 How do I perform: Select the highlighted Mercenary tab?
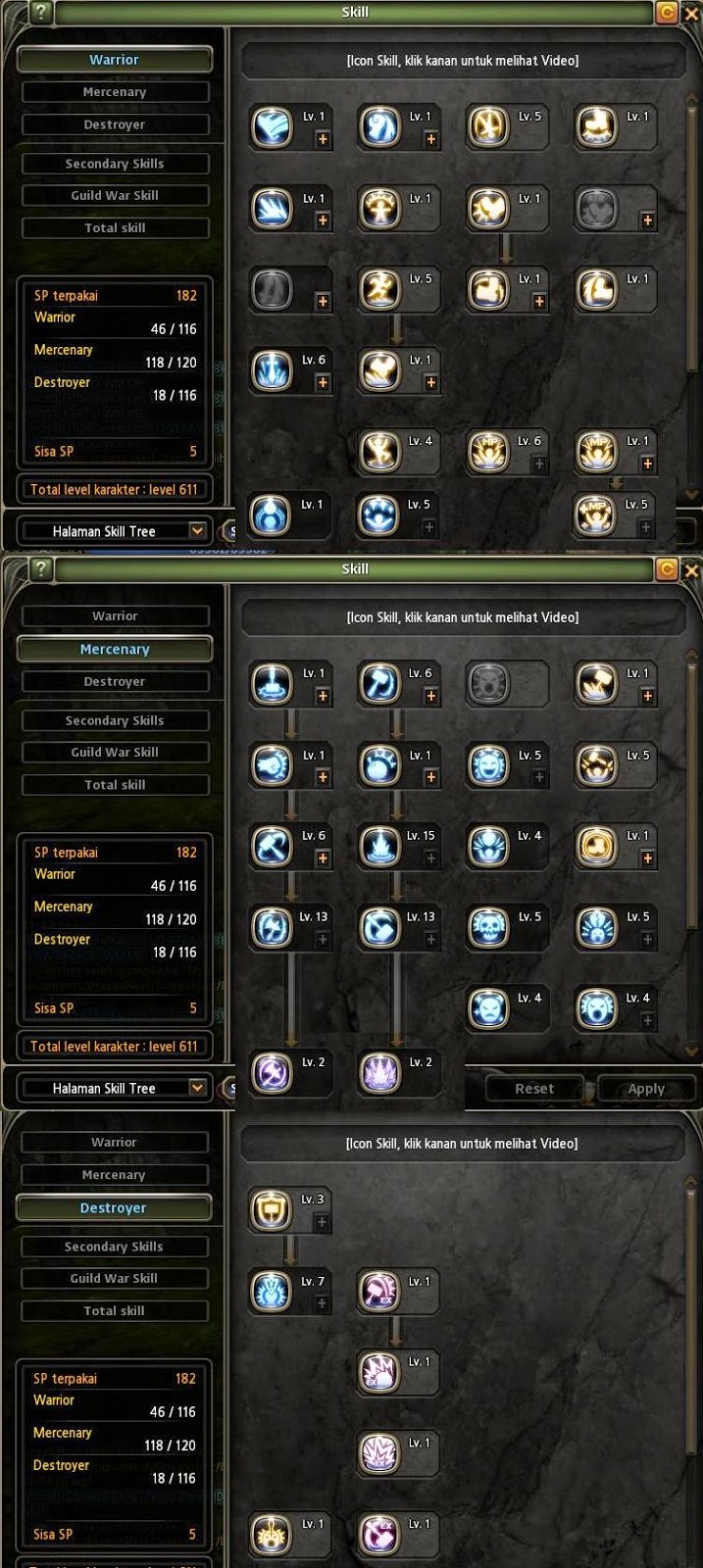click(115, 649)
